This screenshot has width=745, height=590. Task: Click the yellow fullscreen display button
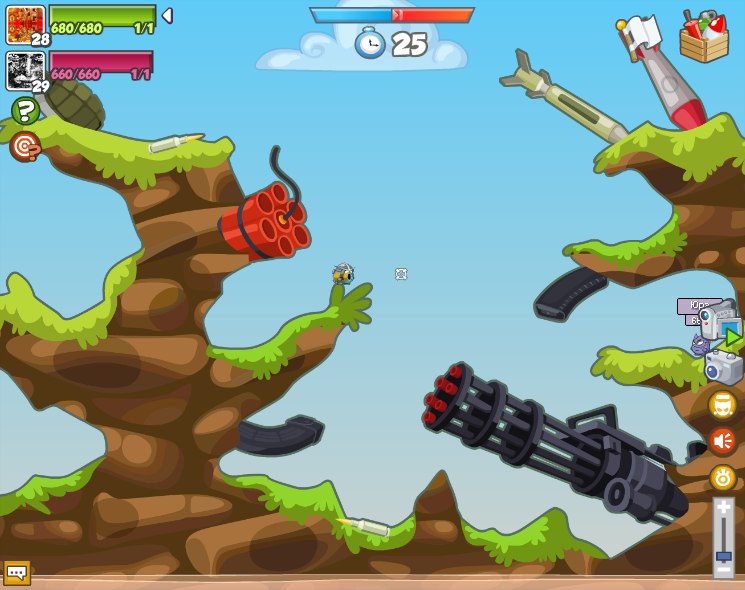(x=722, y=404)
